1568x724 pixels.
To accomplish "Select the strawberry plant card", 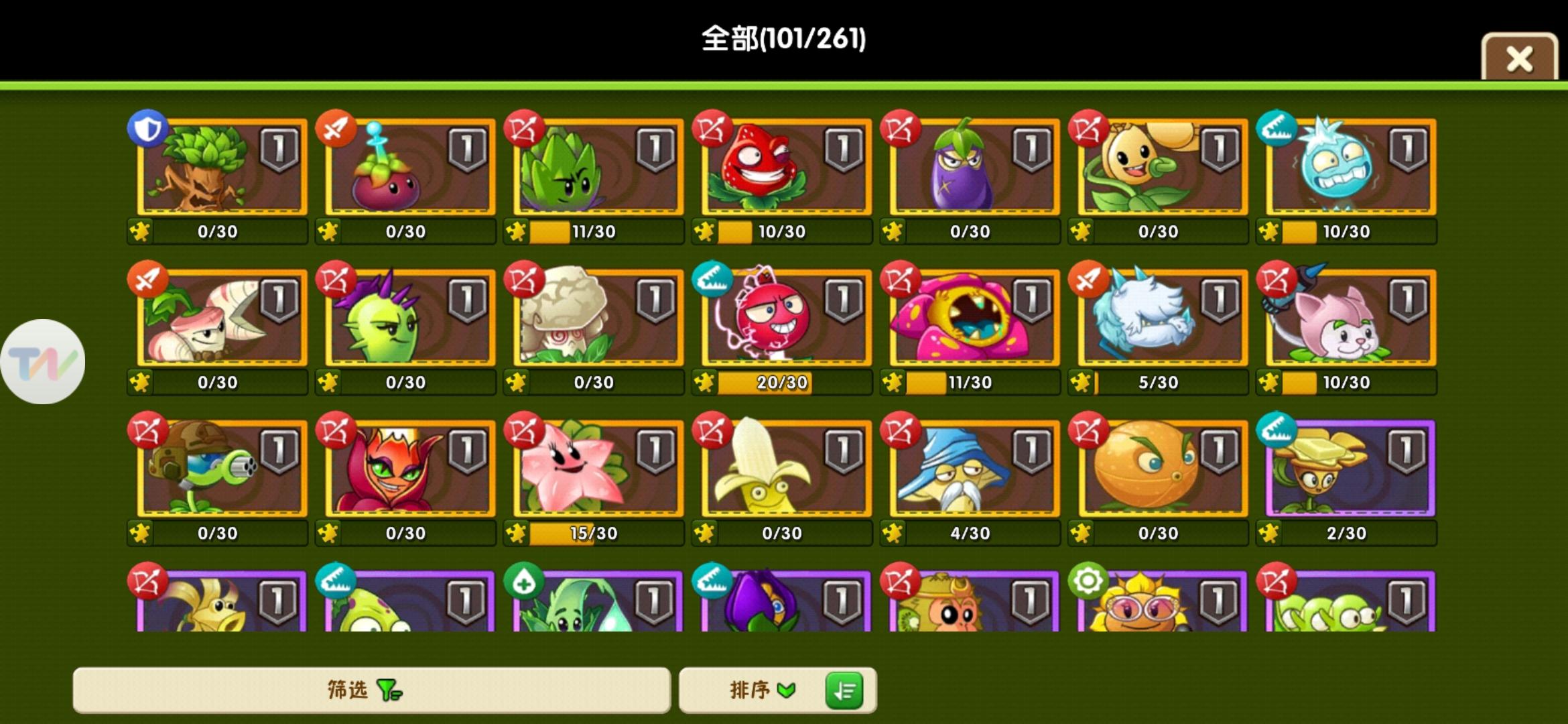I will pyautogui.click(x=781, y=168).
